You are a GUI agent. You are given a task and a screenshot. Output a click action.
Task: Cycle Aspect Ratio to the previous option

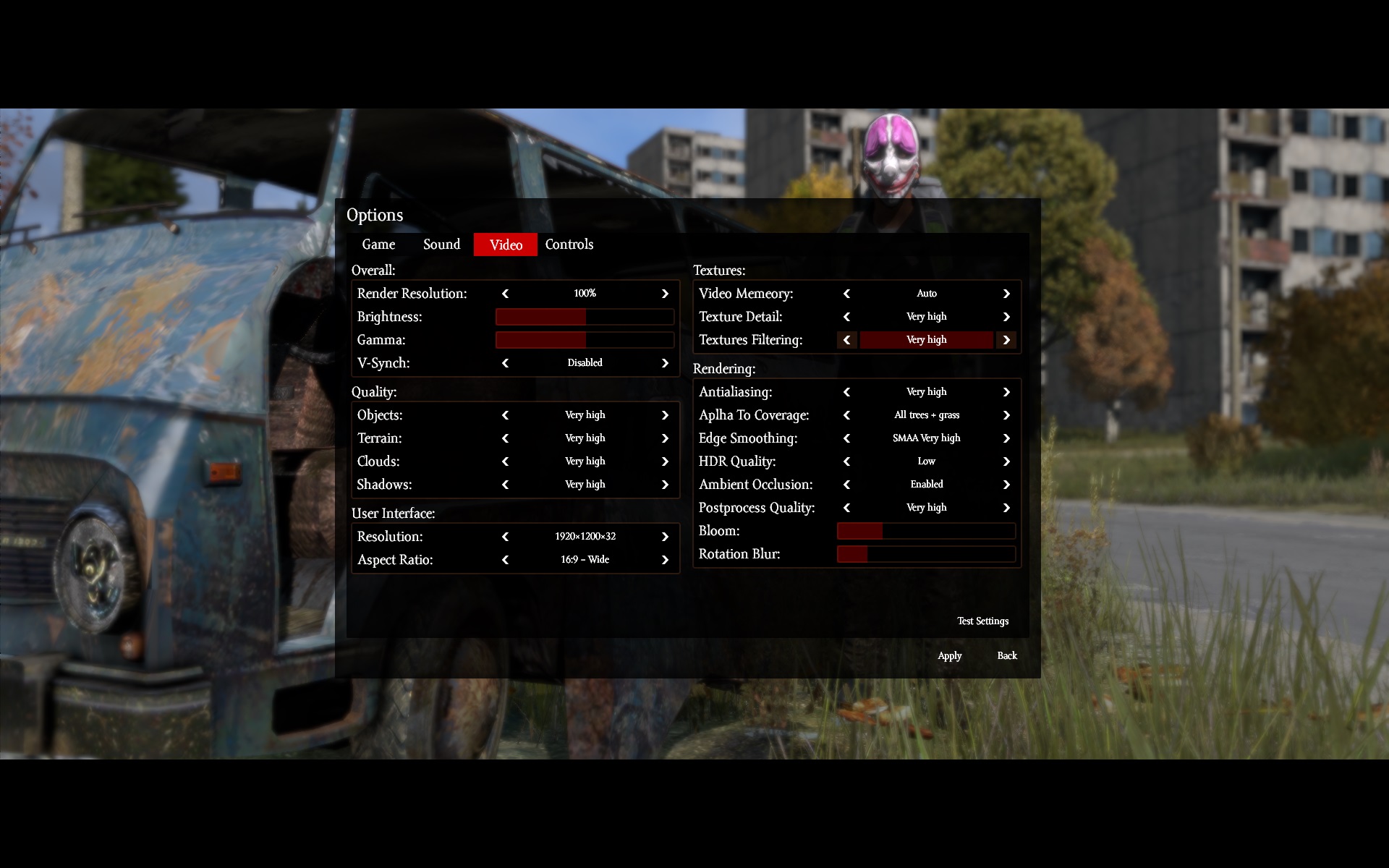[x=506, y=560]
